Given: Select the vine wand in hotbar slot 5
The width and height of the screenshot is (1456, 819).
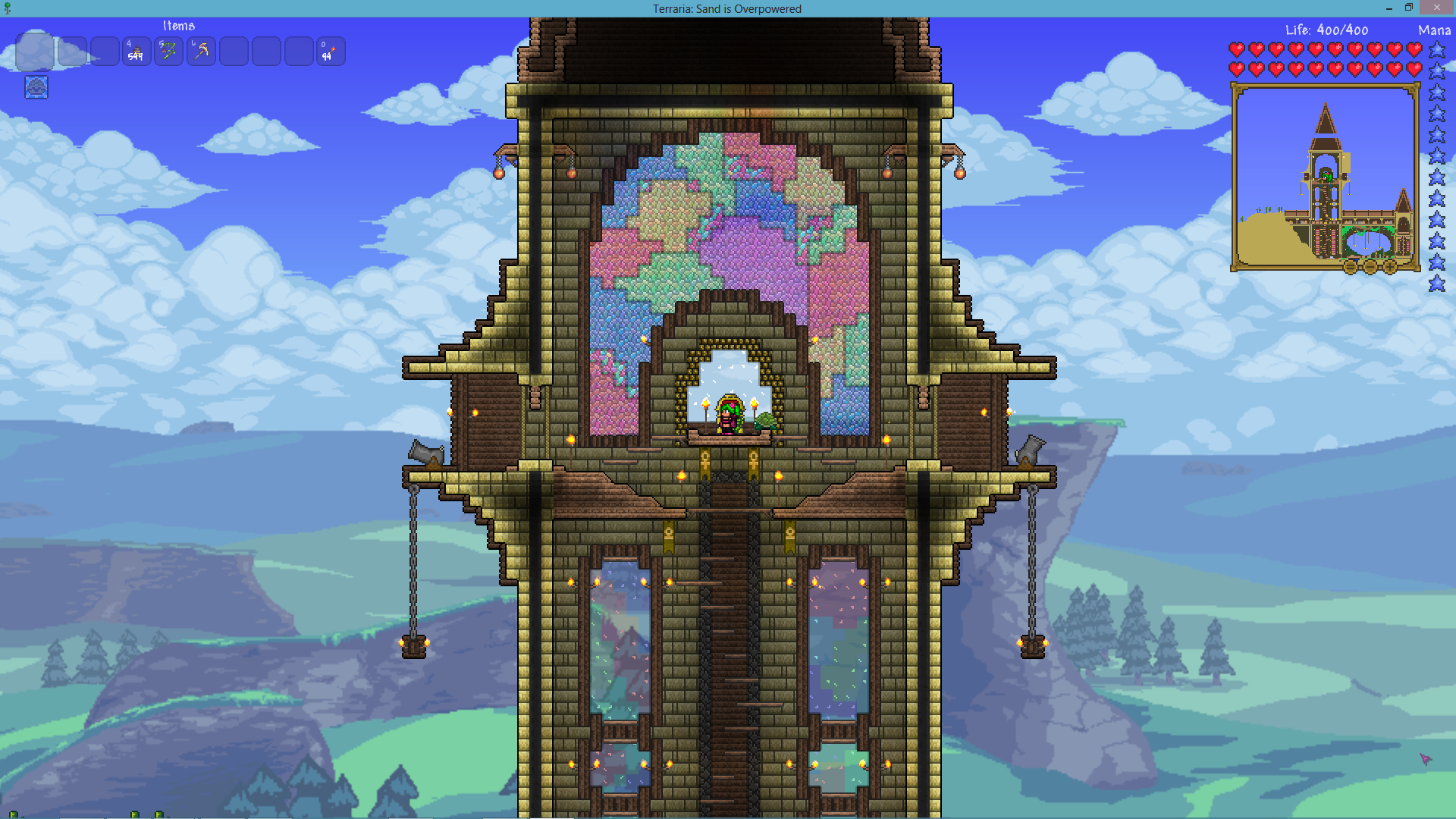Looking at the screenshot, I should (x=168, y=51).
